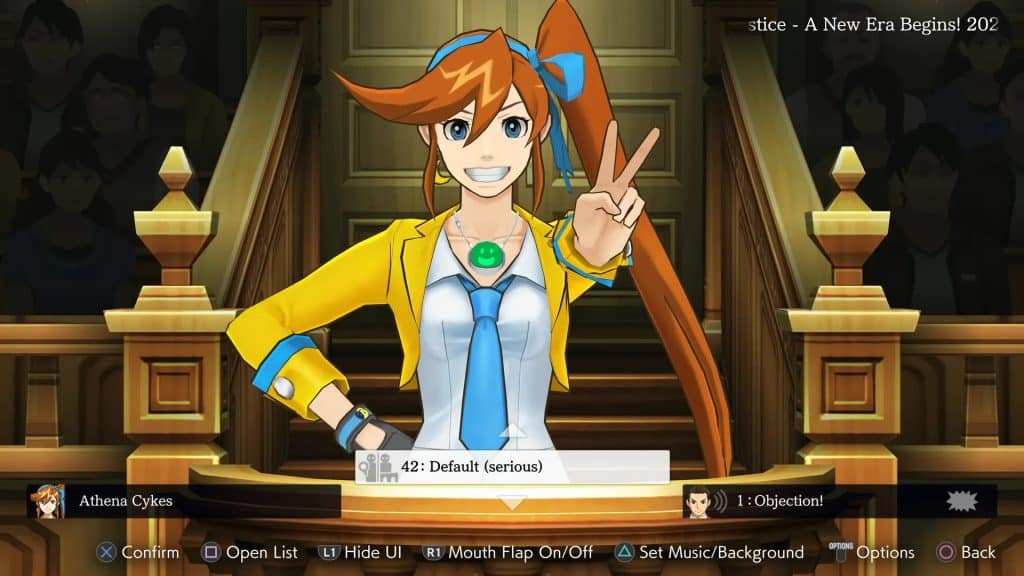Select the "42: Default (serious)" animation field
This screenshot has width=1024, height=576.
[512, 467]
